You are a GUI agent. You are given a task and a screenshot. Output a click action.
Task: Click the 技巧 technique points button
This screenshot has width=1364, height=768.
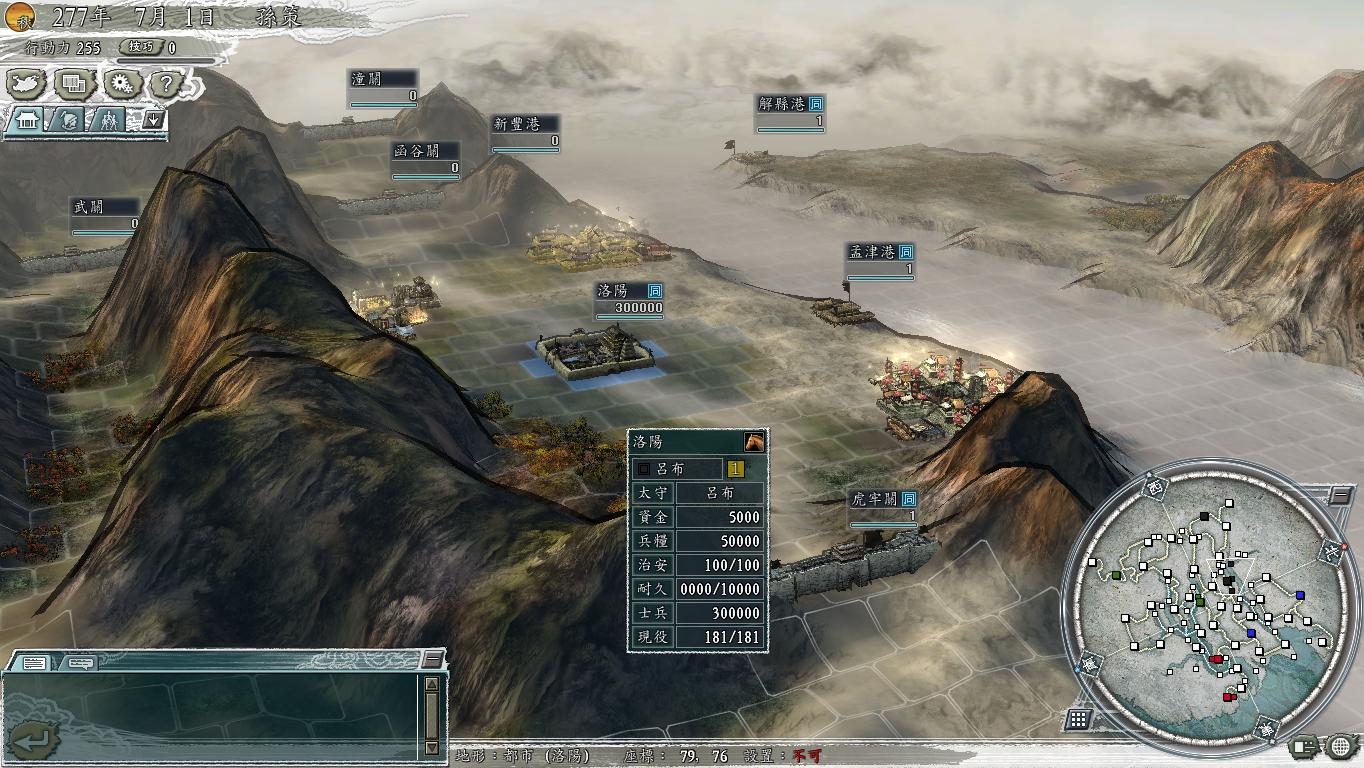point(142,47)
